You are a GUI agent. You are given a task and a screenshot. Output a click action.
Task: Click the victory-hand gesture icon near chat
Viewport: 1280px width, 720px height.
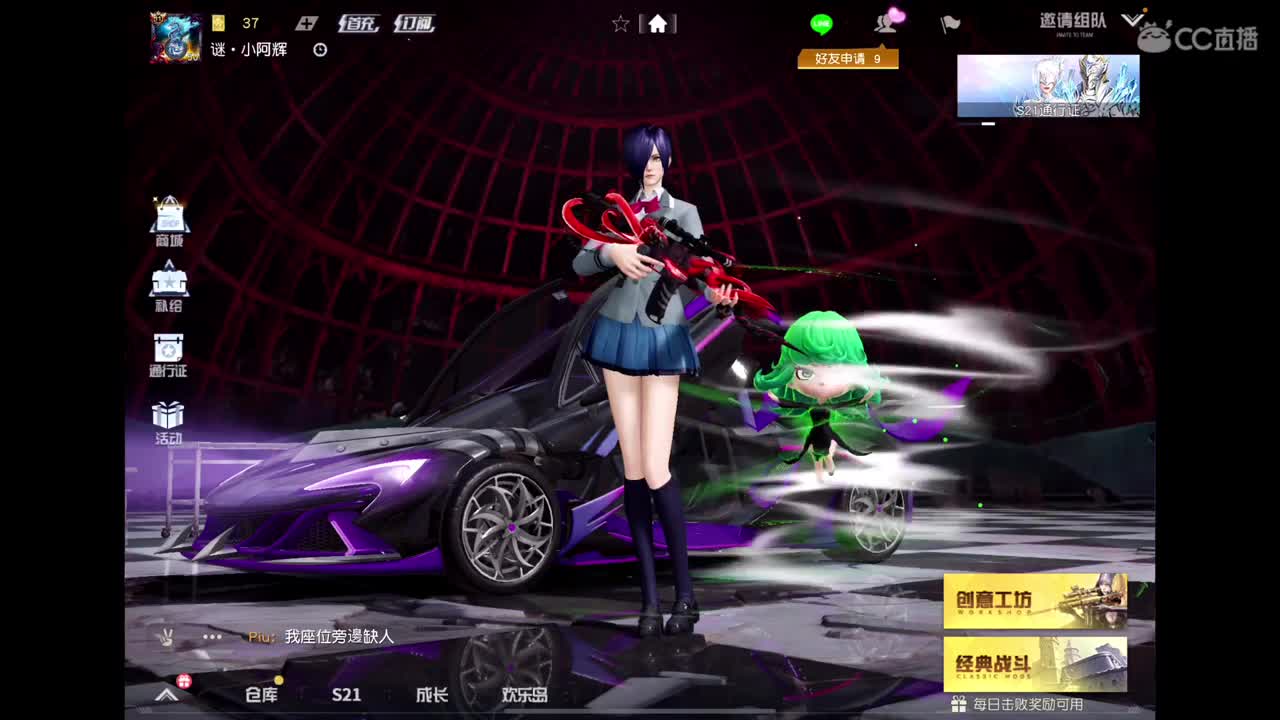click(168, 637)
